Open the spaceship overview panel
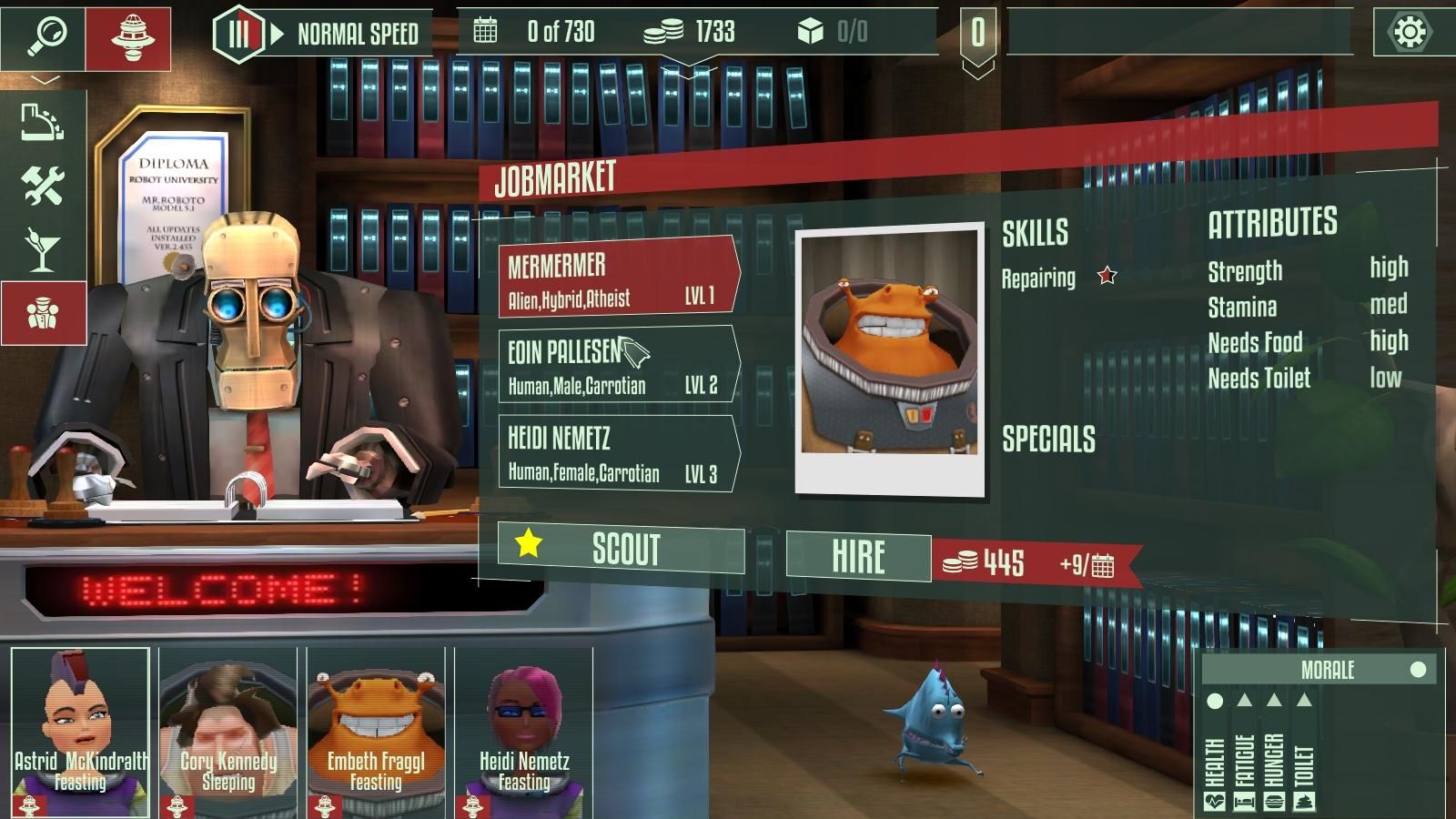The width and height of the screenshot is (1456, 819). [132, 34]
